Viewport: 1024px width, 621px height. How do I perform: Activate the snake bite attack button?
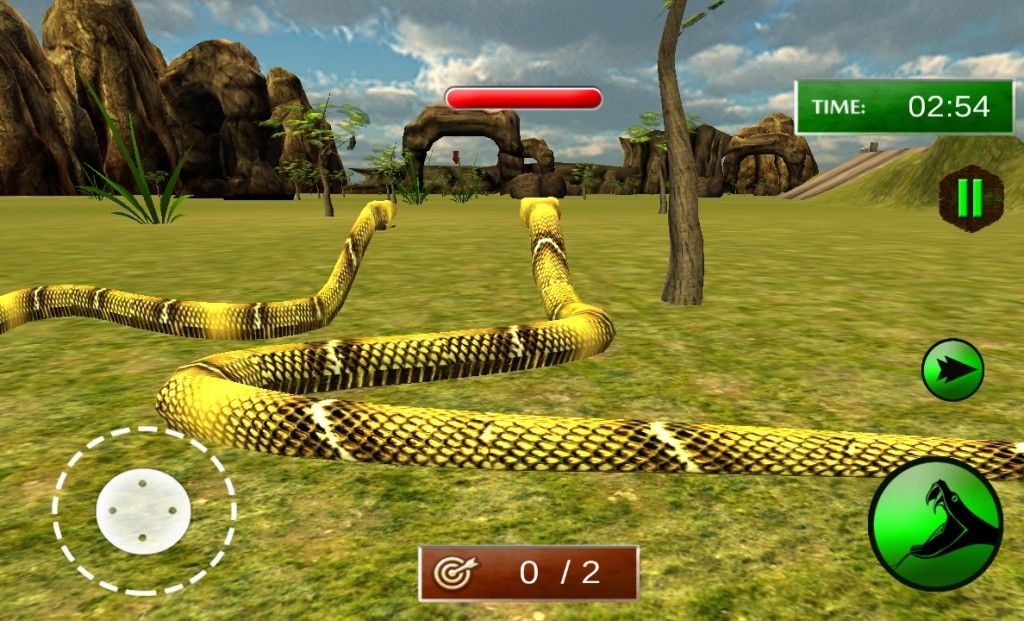[935, 524]
